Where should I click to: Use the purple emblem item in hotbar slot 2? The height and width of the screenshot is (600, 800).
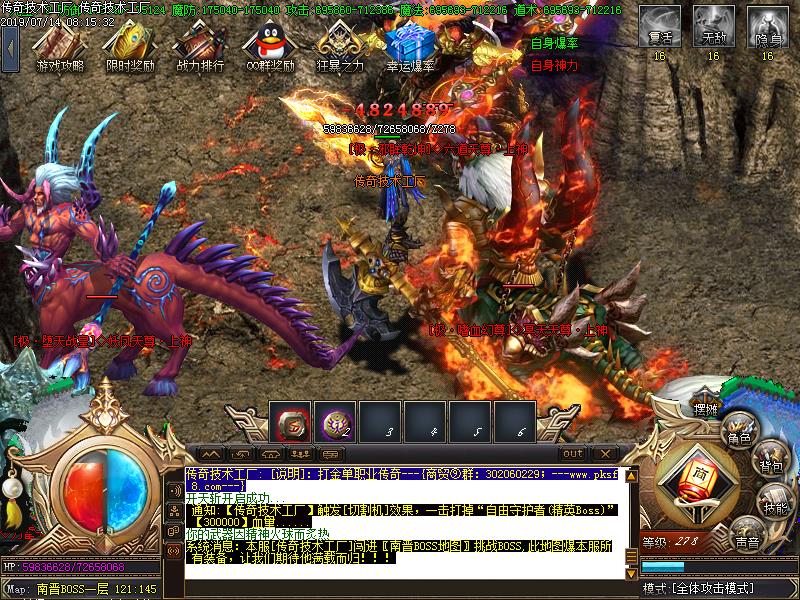click(335, 423)
